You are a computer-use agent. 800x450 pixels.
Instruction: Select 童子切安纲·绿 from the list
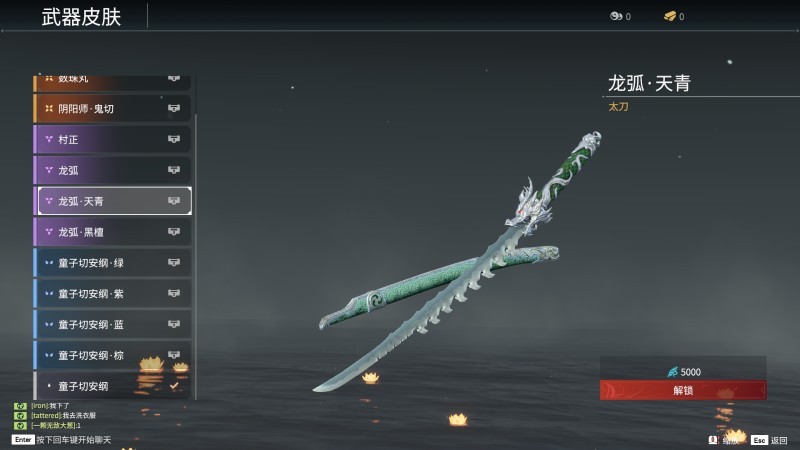click(x=112, y=263)
